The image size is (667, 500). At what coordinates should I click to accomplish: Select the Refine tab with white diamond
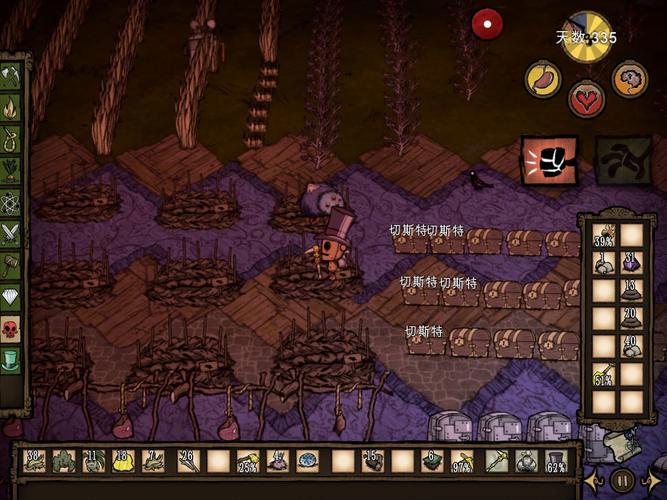[11, 297]
